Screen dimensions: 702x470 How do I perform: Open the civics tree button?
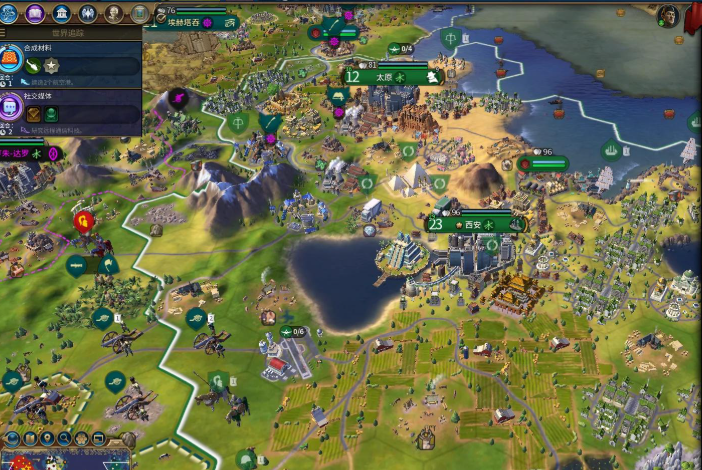[x=35, y=13]
